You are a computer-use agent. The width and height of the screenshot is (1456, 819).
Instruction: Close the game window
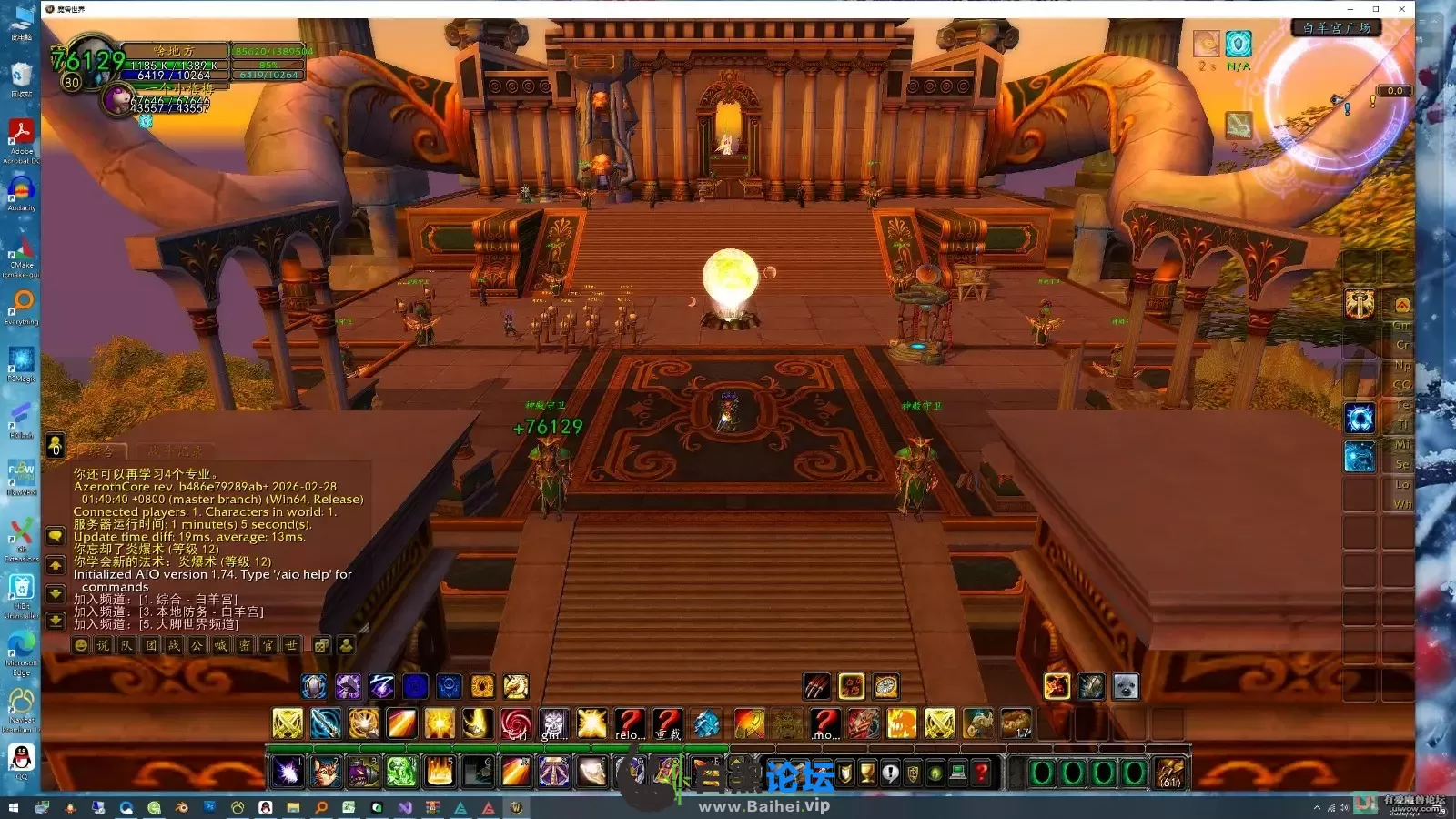point(1402,9)
